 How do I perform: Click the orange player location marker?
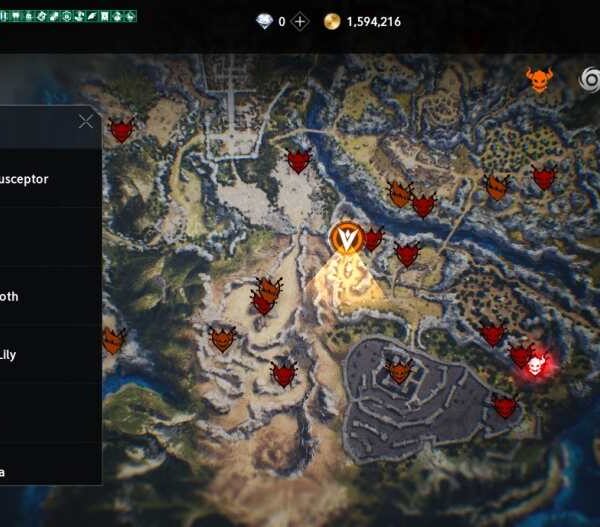click(x=345, y=238)
